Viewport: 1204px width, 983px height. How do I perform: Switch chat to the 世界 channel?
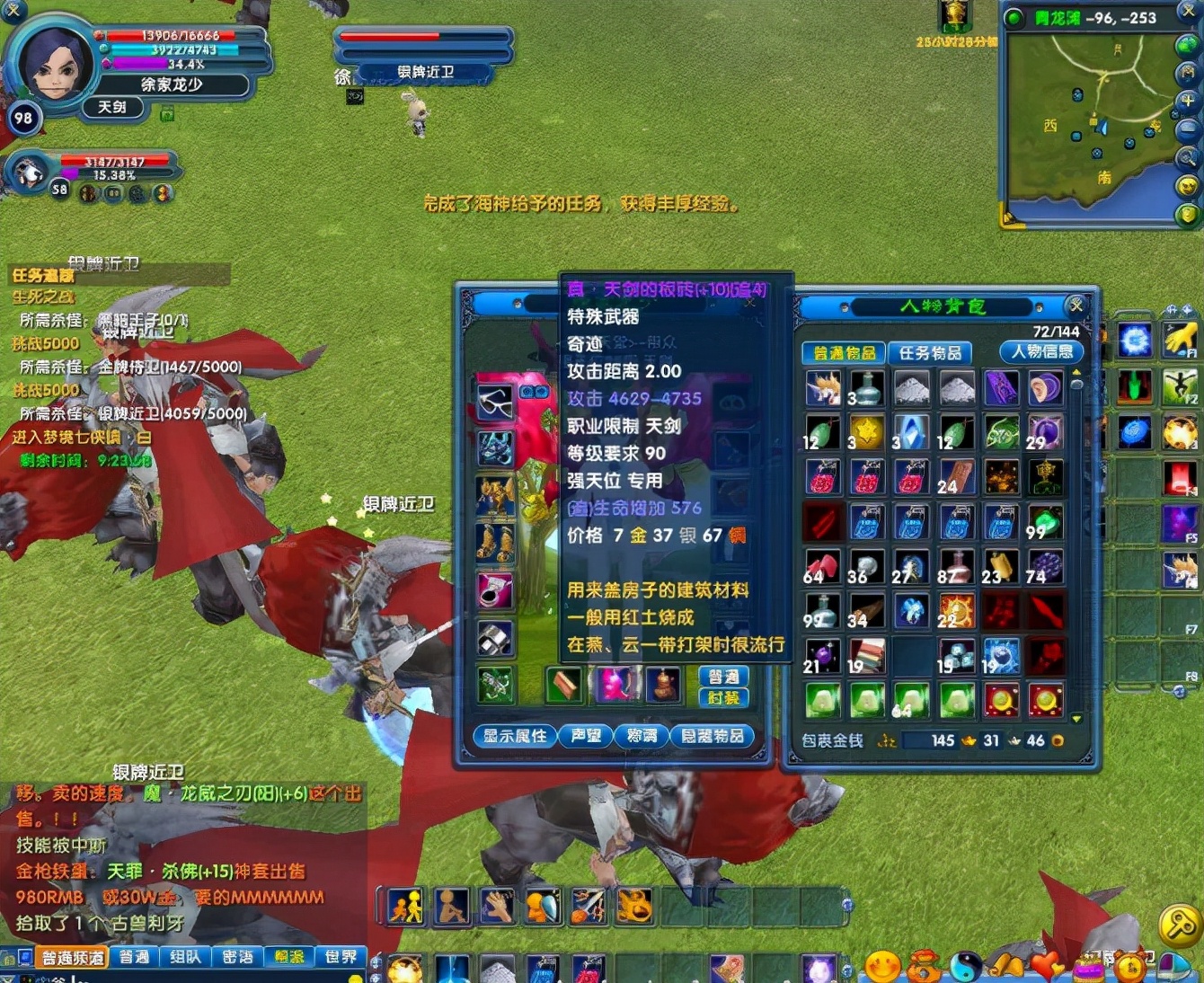341,957
